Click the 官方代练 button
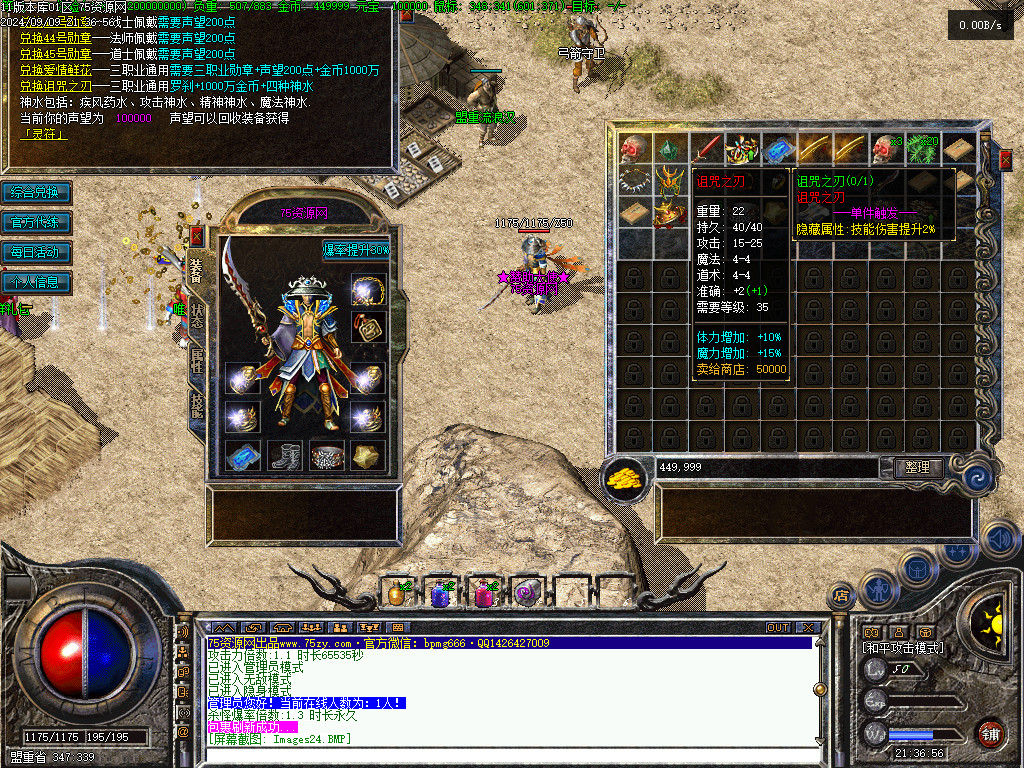Viewport: 1024px width, 768px height. pos(36,222)
